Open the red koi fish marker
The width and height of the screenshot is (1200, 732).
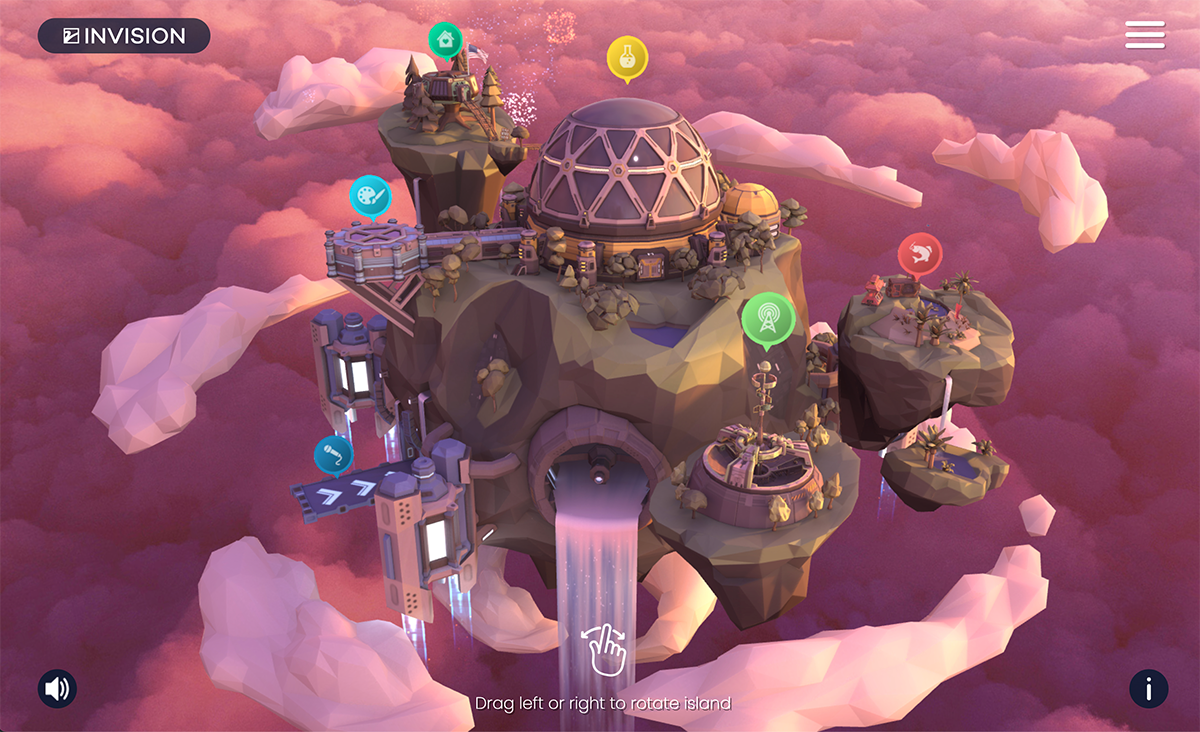pos(918,254)
